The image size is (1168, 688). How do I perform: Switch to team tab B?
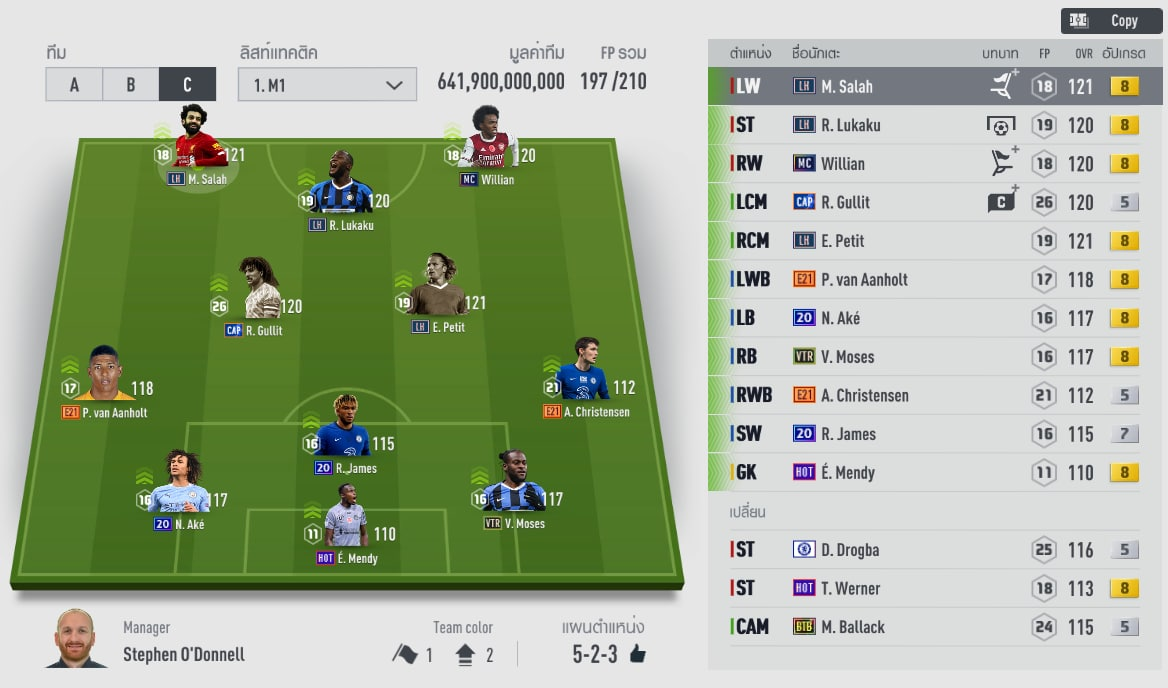coord(131,85)
